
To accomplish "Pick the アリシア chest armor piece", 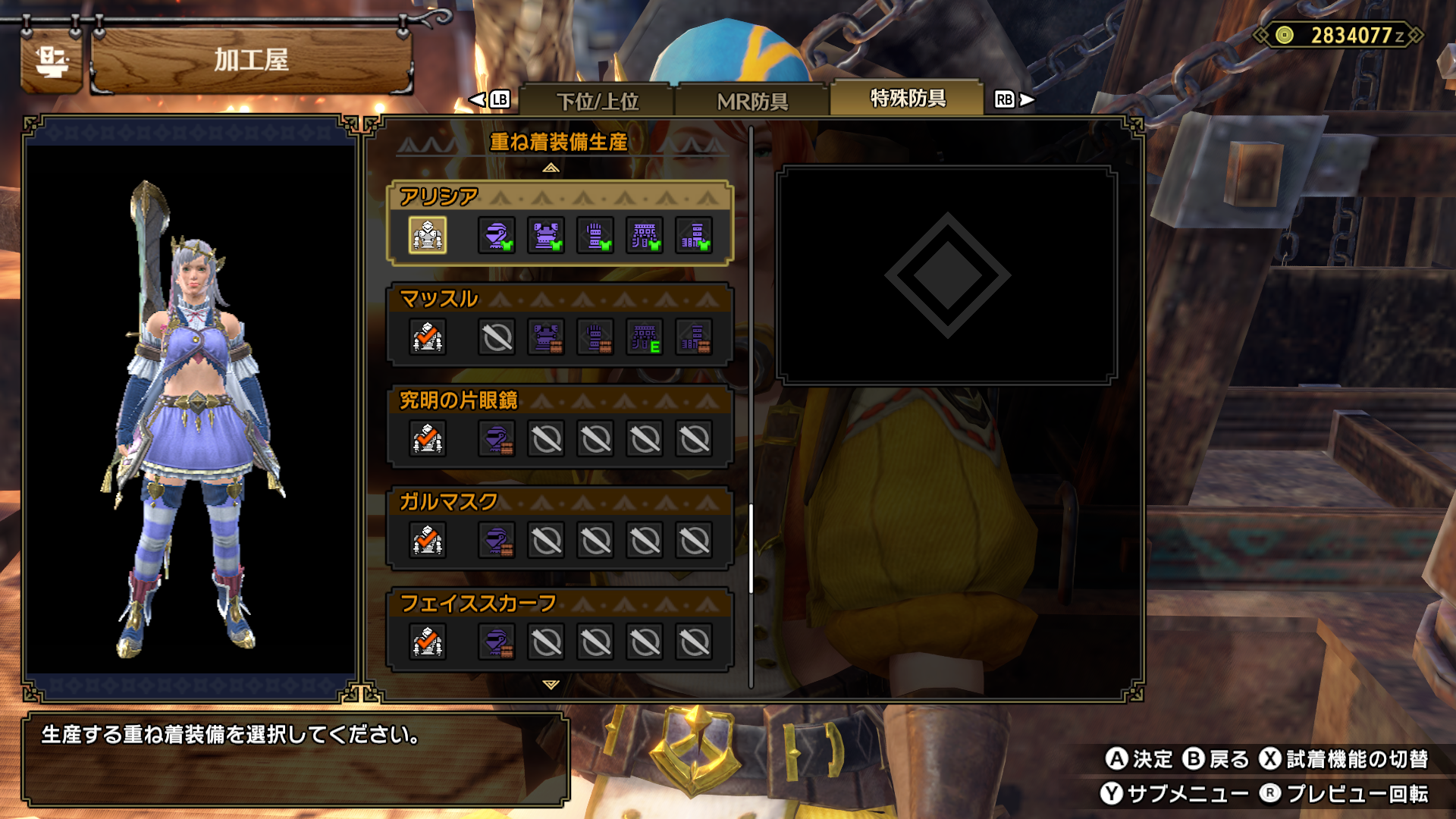I will click(546, 235).
